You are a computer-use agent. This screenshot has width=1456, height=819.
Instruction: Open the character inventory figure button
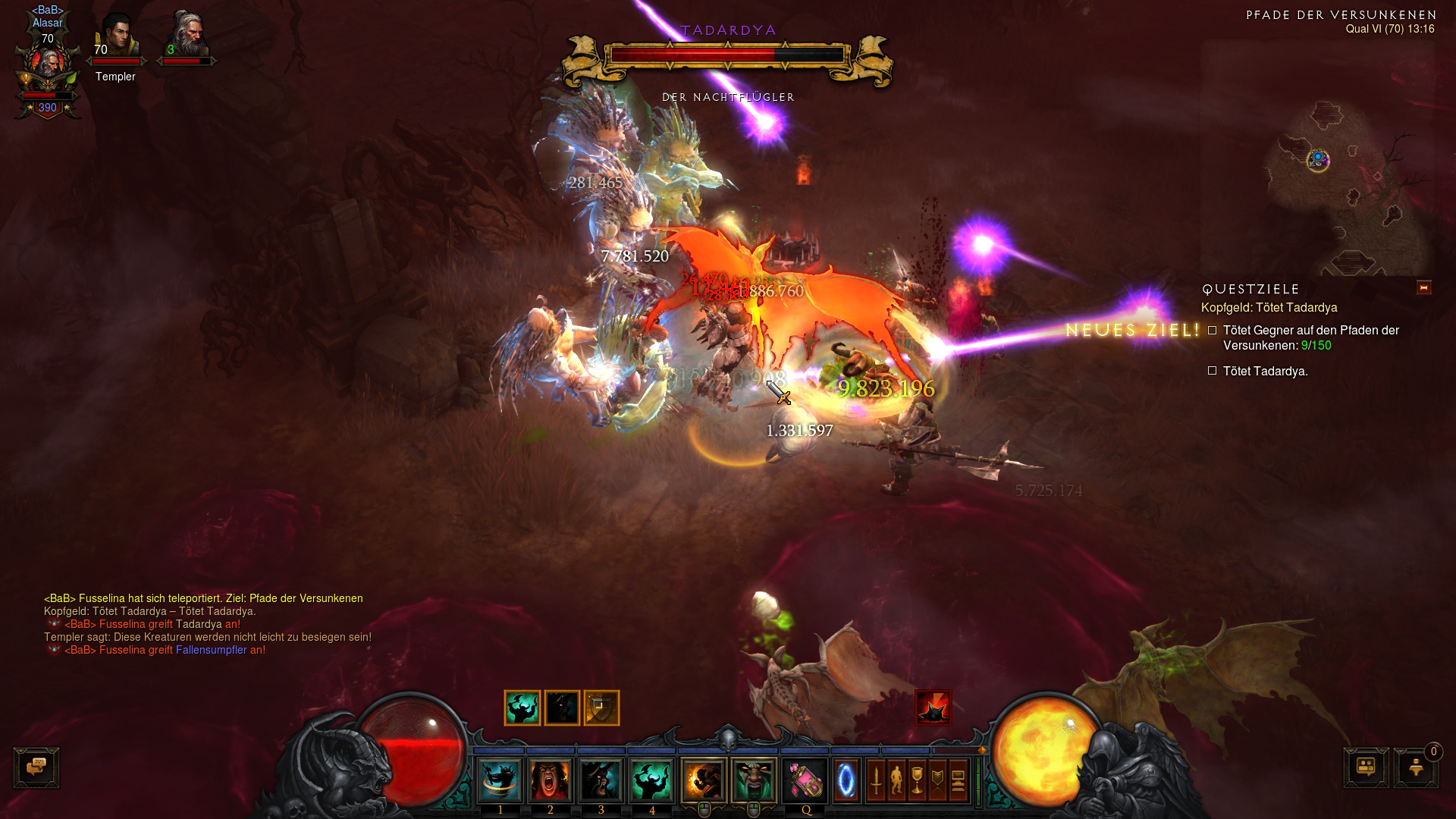coord(896,780)
